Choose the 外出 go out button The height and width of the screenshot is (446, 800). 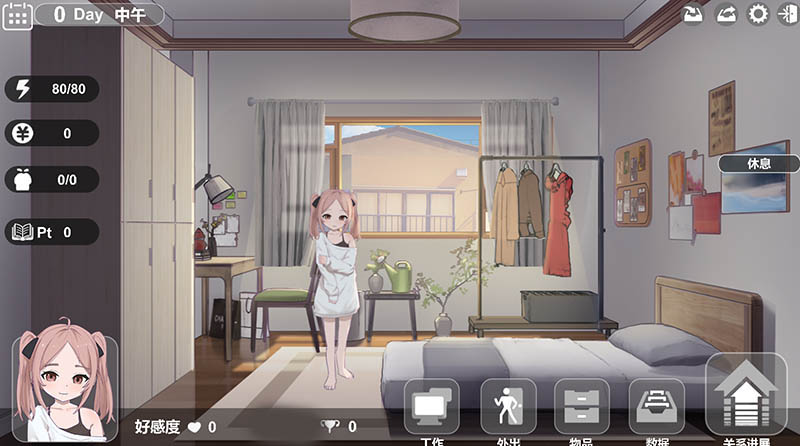508,408
